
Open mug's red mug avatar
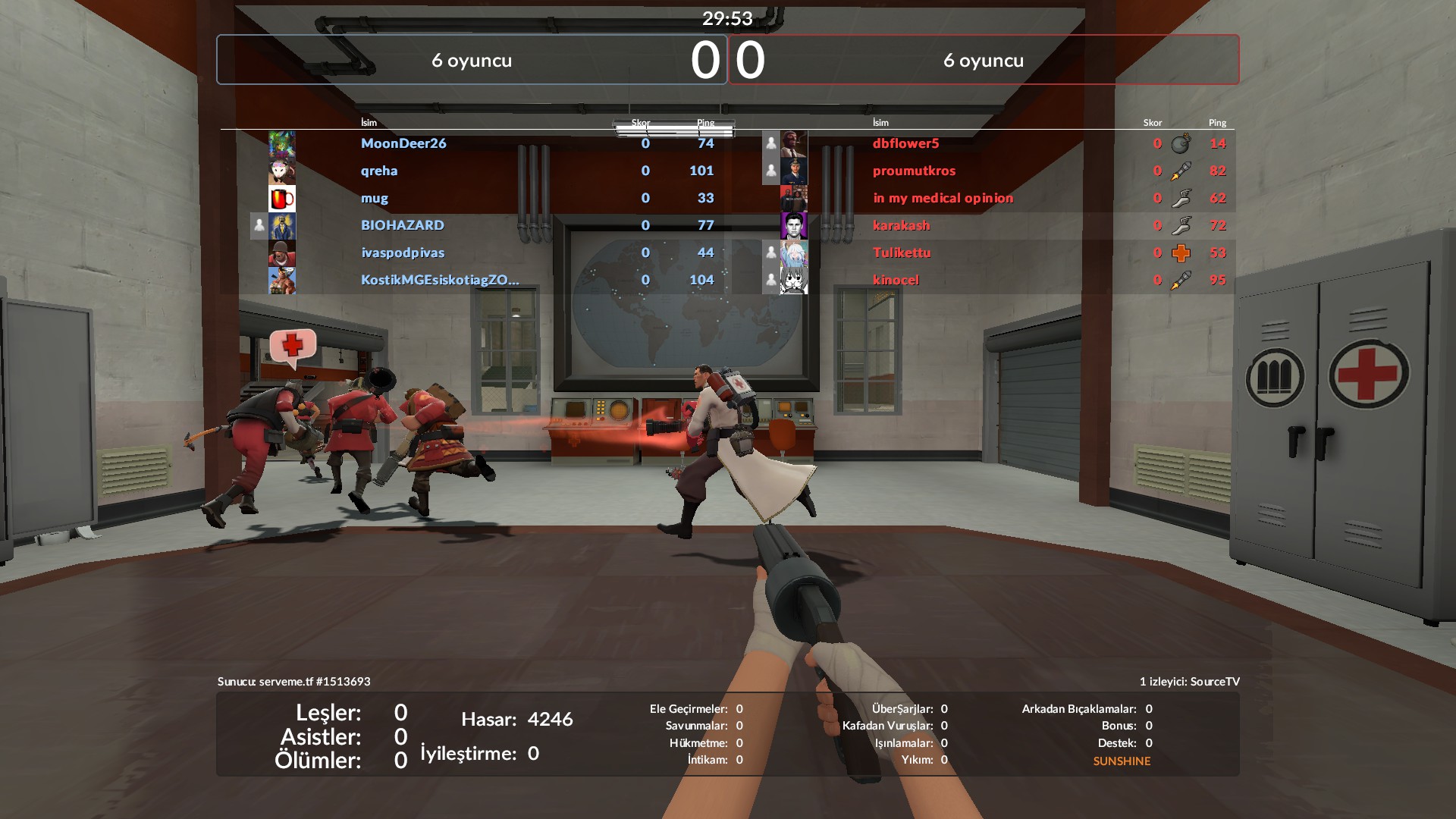[x=282, y=199]
